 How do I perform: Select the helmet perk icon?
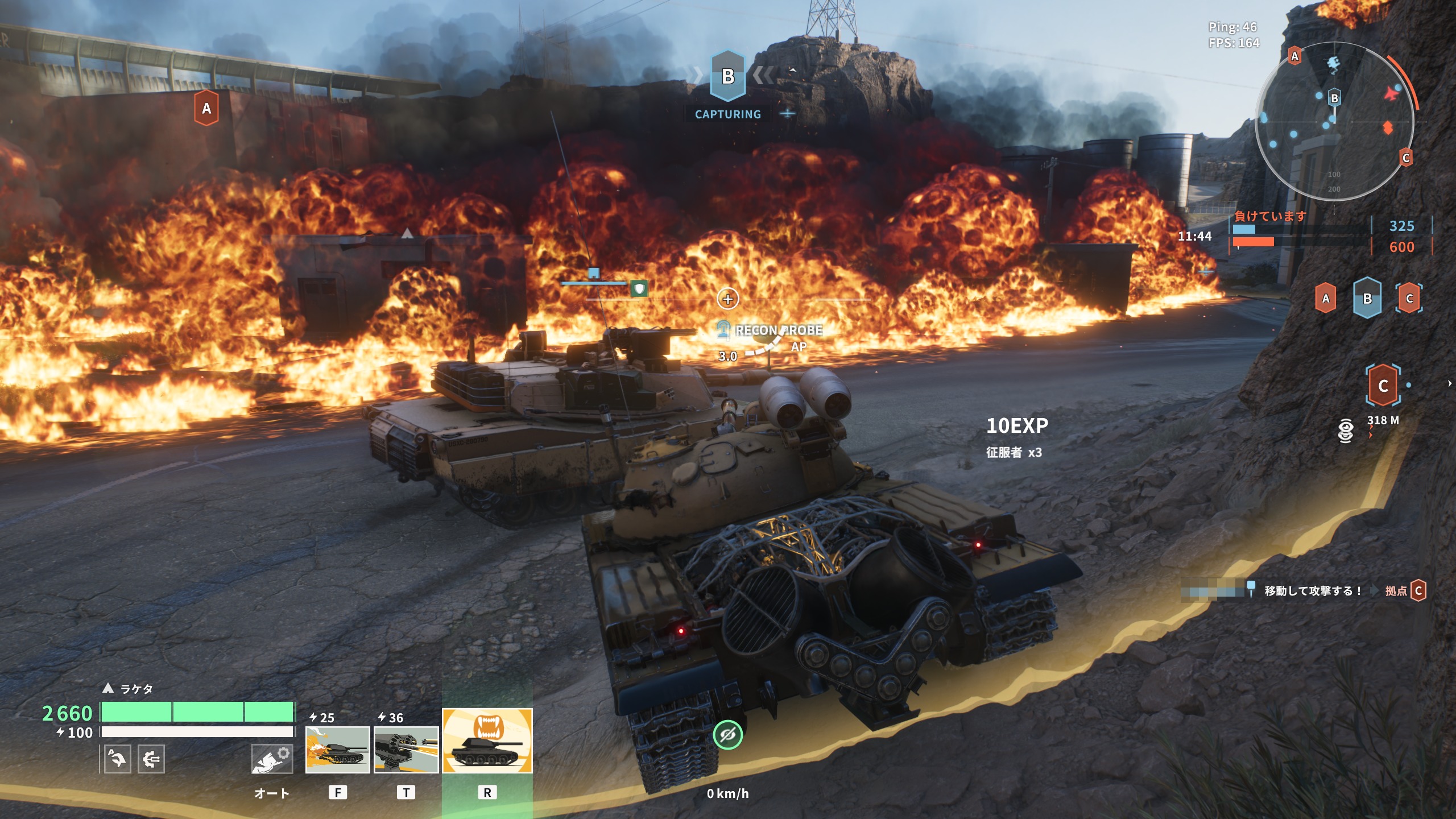(118, 759)
